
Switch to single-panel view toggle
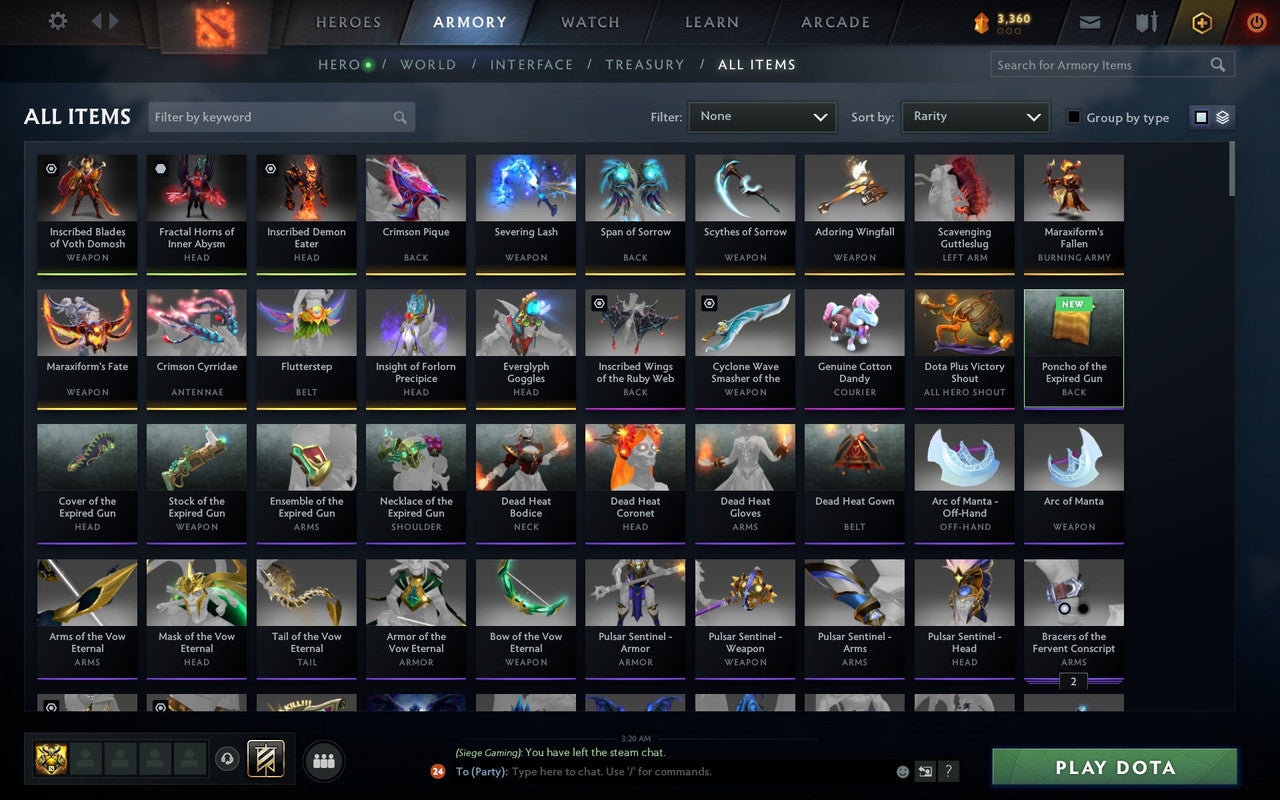click(1200, 116)
